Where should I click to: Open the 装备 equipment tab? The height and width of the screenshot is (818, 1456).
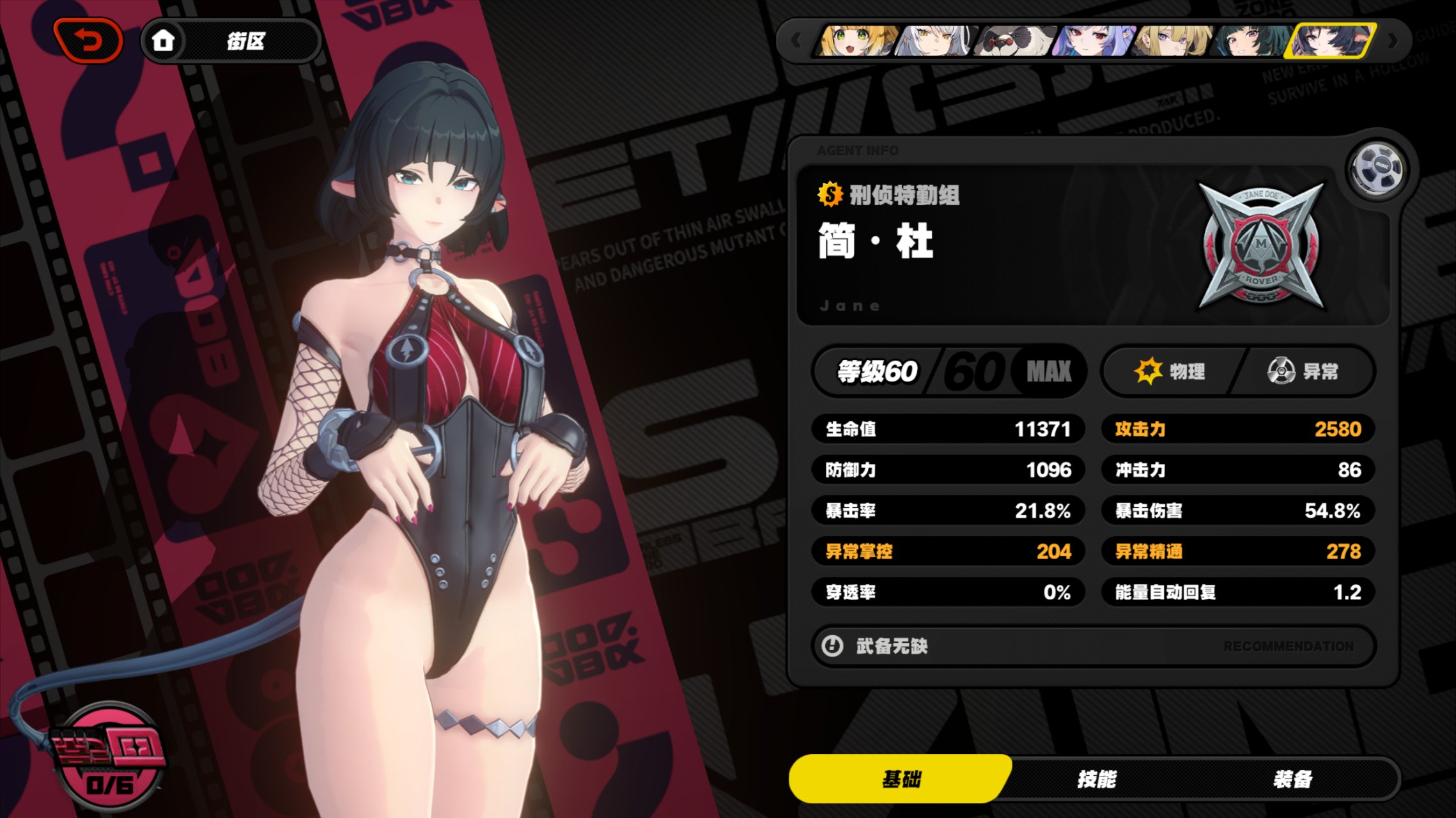tap(1292, 779)
